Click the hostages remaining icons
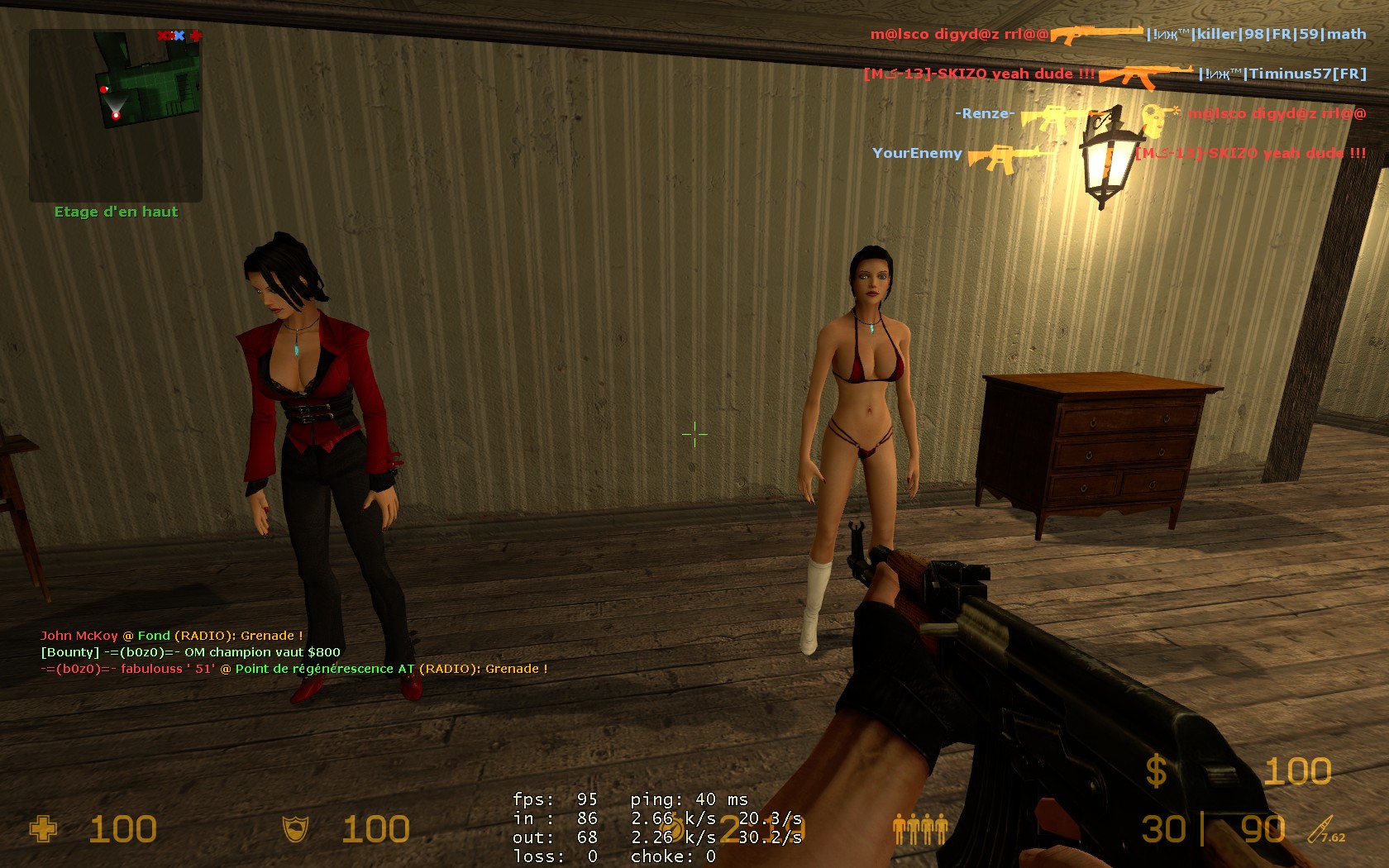This screenshot has width=1389, height=868. point(920,828)
